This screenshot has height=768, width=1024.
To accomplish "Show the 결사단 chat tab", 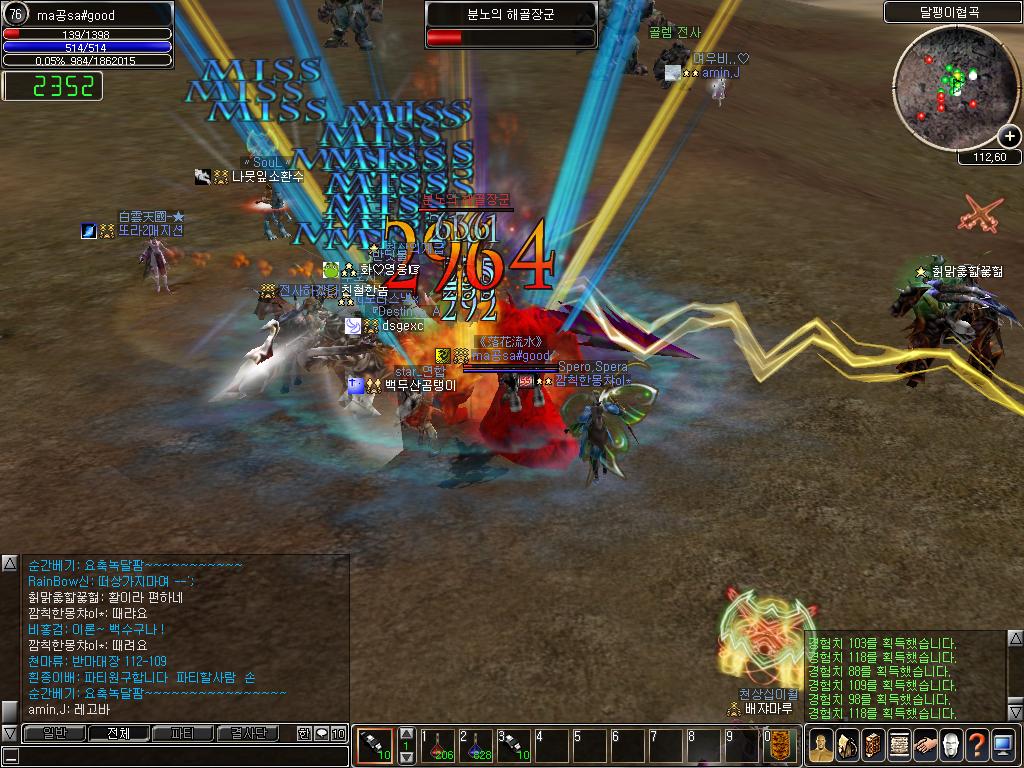I will pyautogui.click(x=247, y=733).
